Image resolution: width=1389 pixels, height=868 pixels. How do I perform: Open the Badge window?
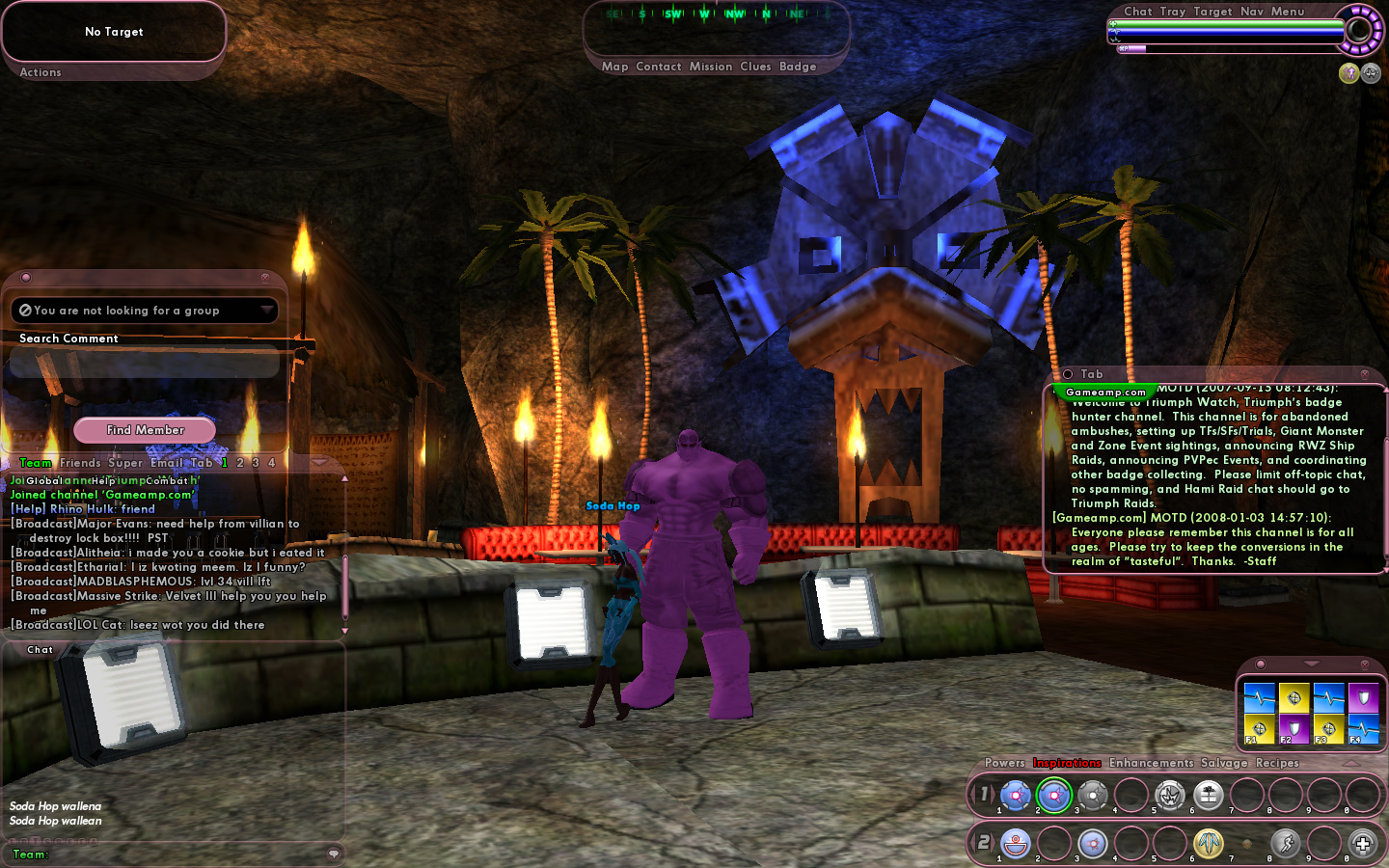(x=798, y=67)
